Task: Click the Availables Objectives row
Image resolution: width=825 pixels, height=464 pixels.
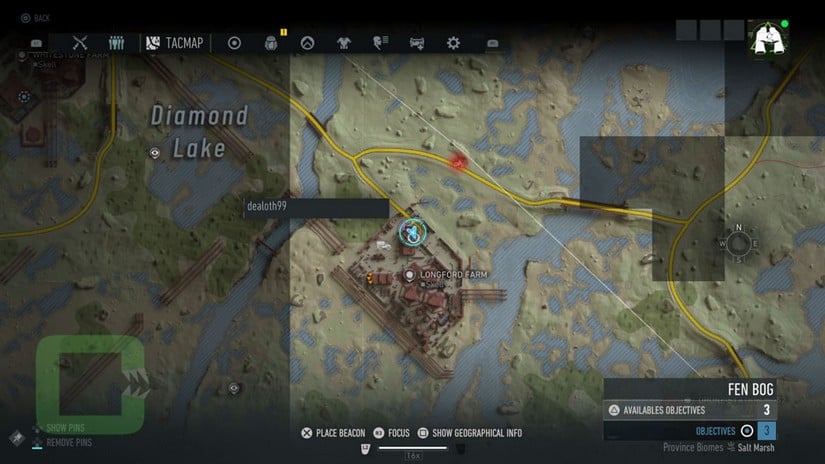Action: pos(688,410)
